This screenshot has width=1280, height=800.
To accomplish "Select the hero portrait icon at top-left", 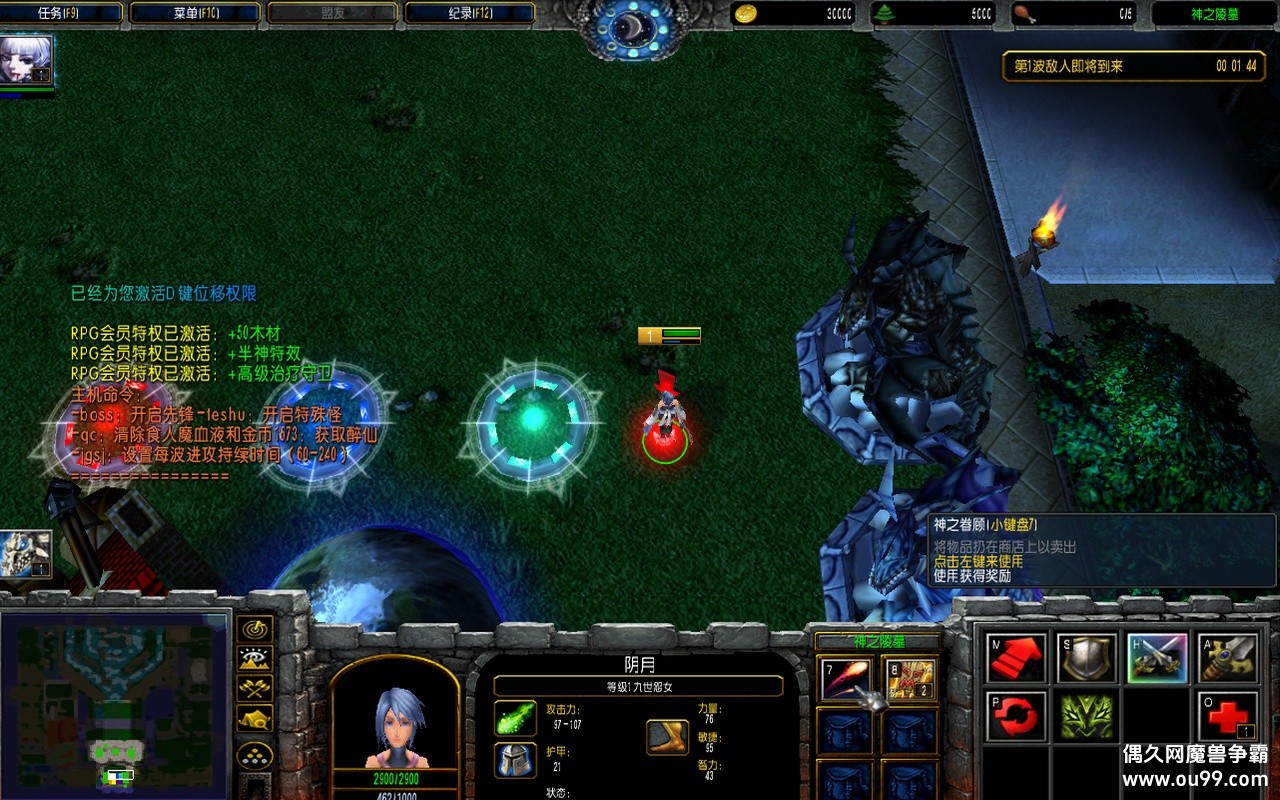I will (x=26, y=62).
